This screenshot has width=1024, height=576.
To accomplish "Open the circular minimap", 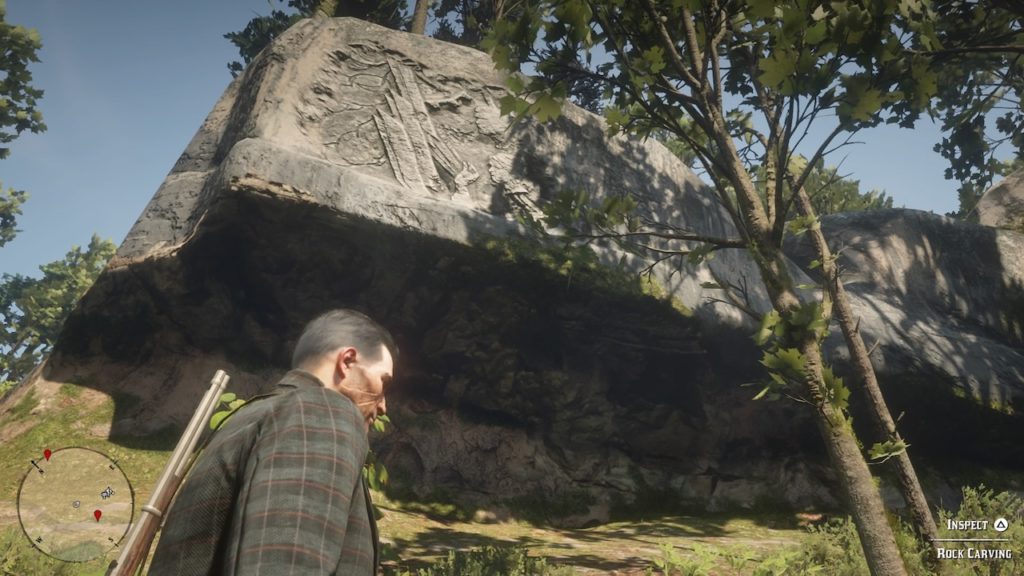I will (75, 503).
